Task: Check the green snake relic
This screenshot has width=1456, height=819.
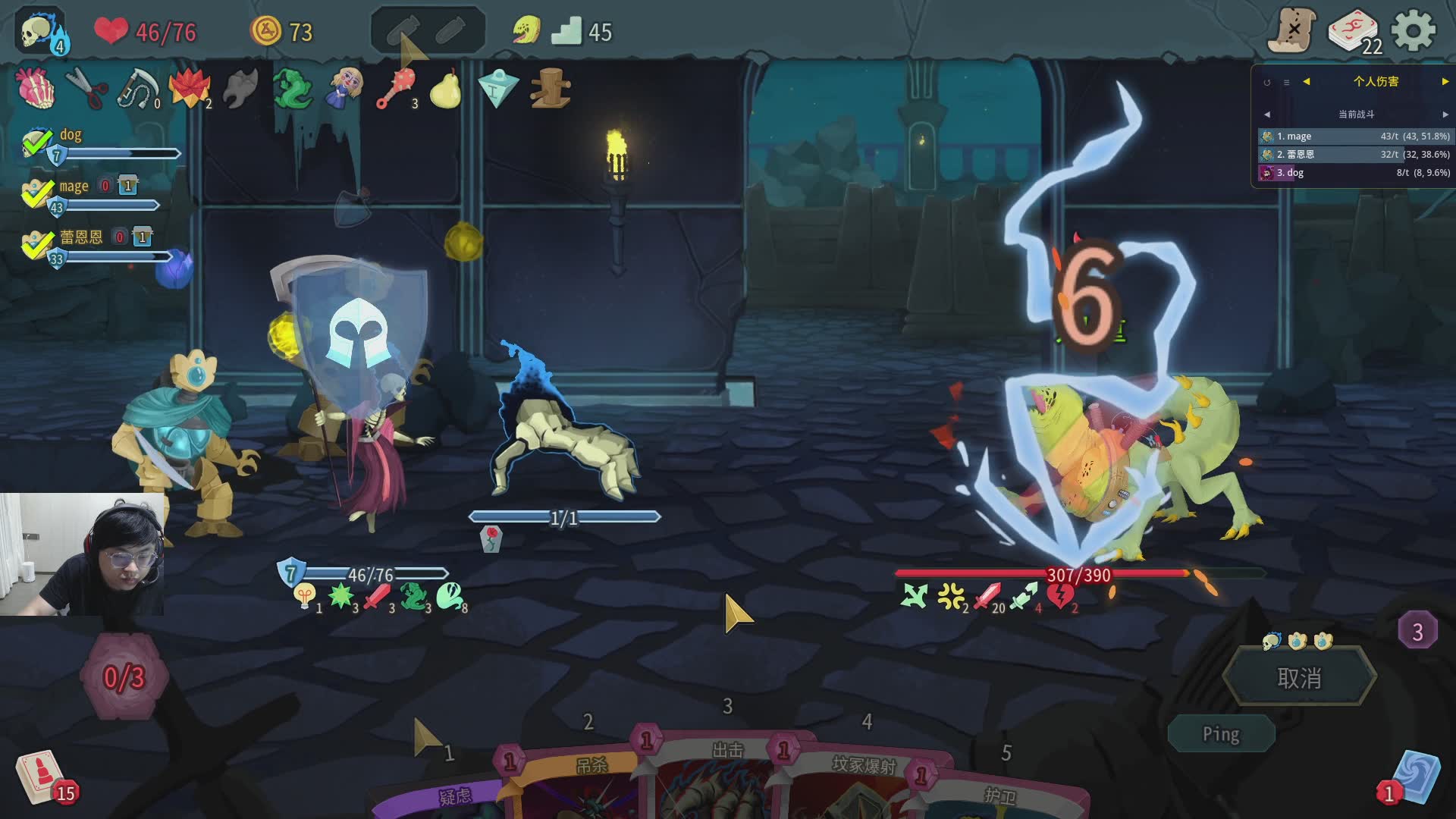Action: click(291, 89)
